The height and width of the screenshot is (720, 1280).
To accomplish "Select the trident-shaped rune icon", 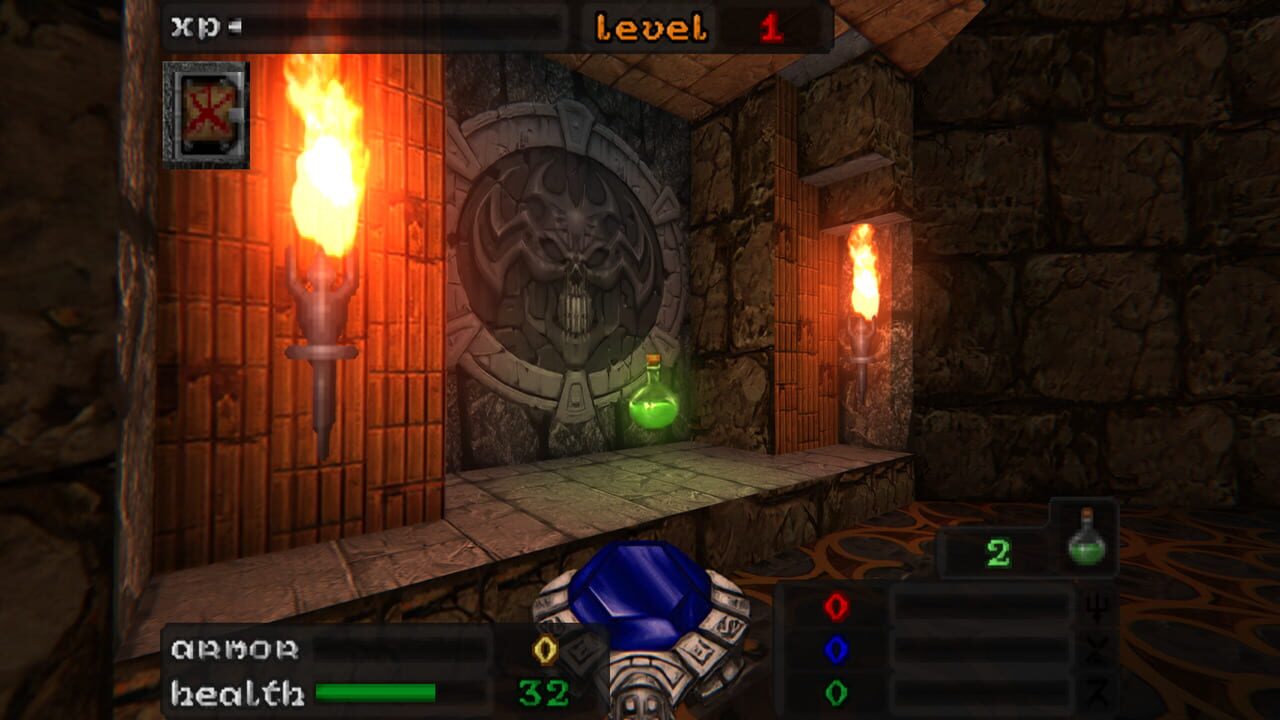I will point(1097,608).
